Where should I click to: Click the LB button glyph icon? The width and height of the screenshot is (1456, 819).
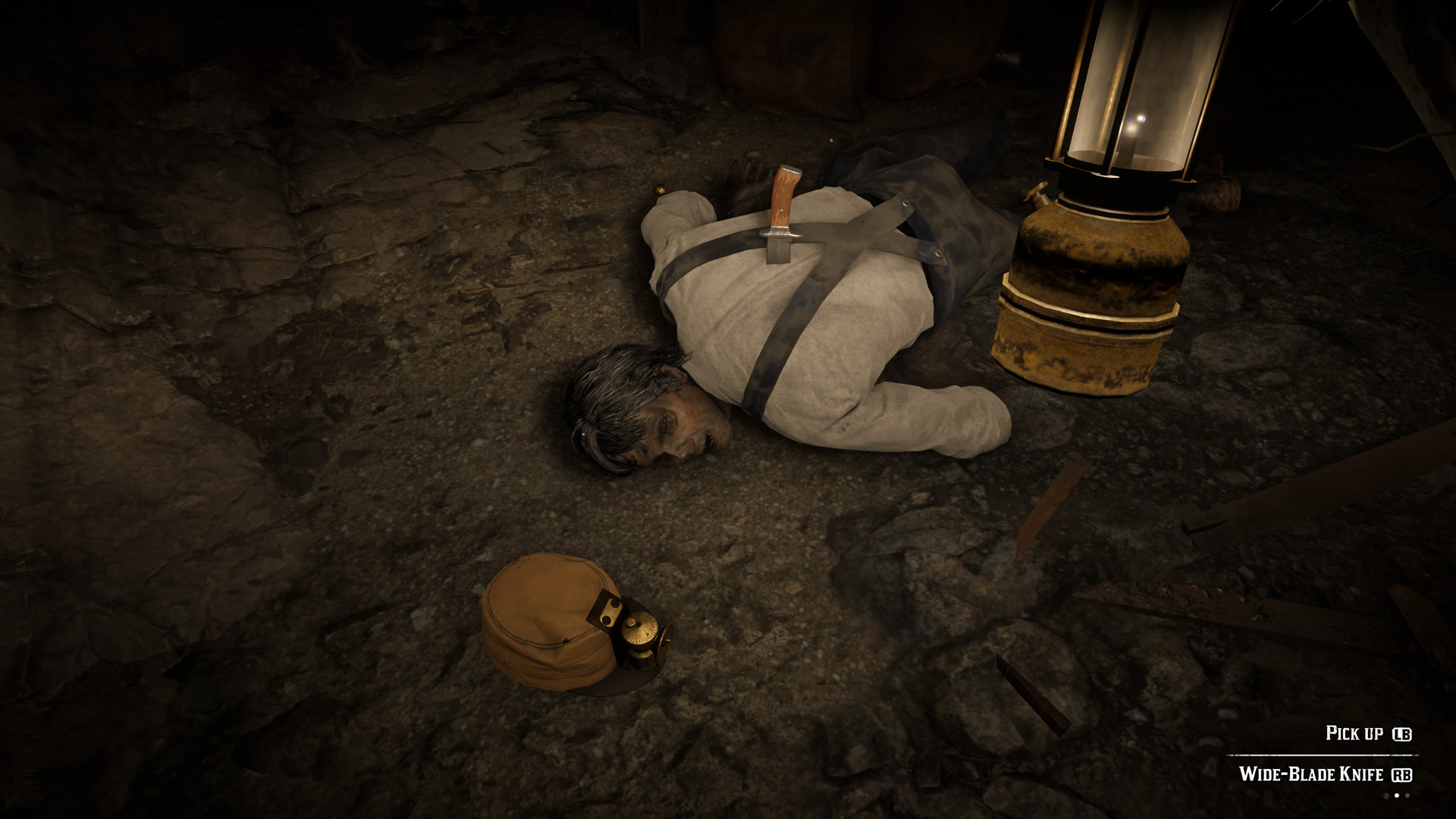(x=1401, y=733)
